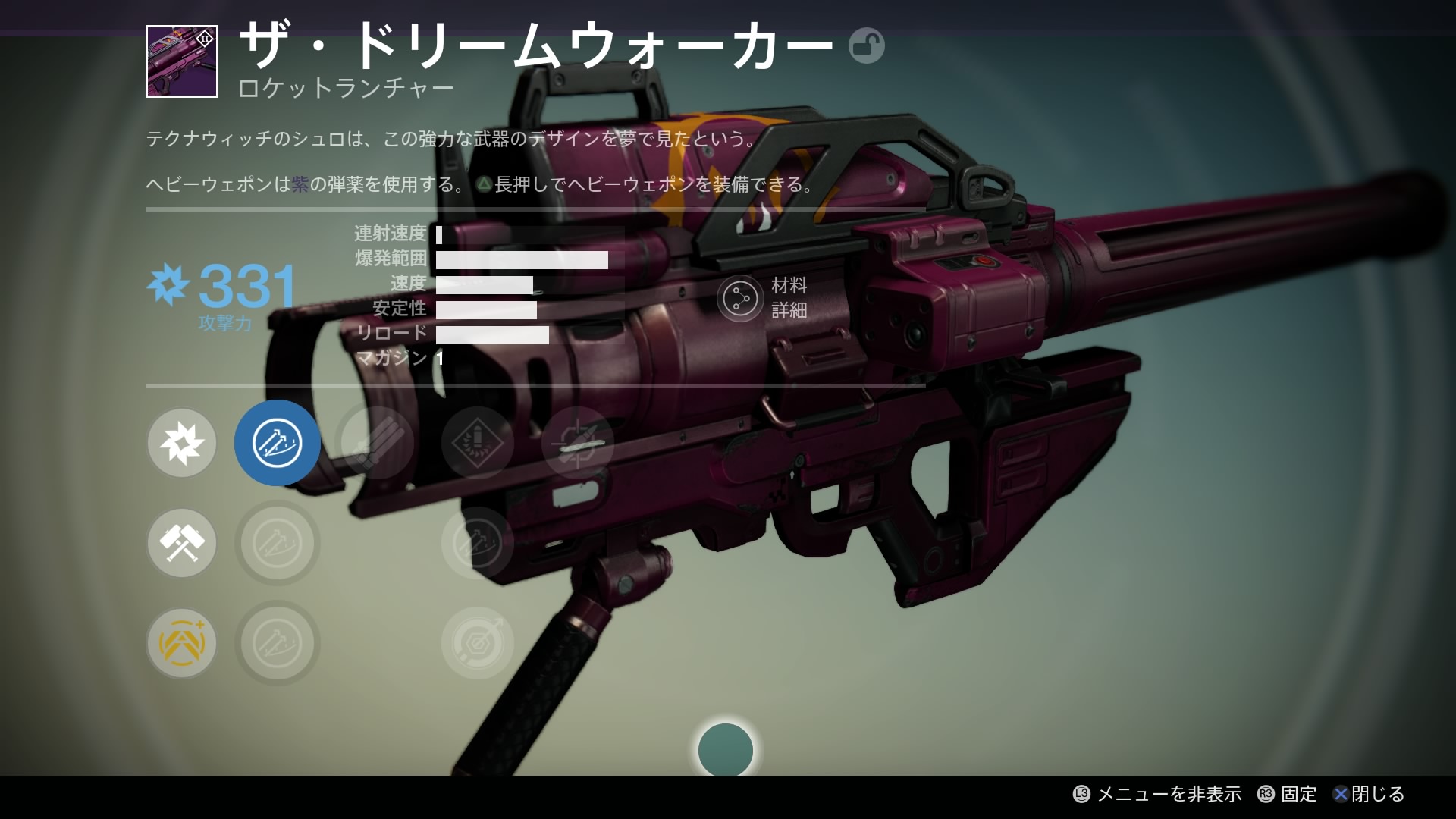Select the diamond-framed bullet perk node

point(478,443)
